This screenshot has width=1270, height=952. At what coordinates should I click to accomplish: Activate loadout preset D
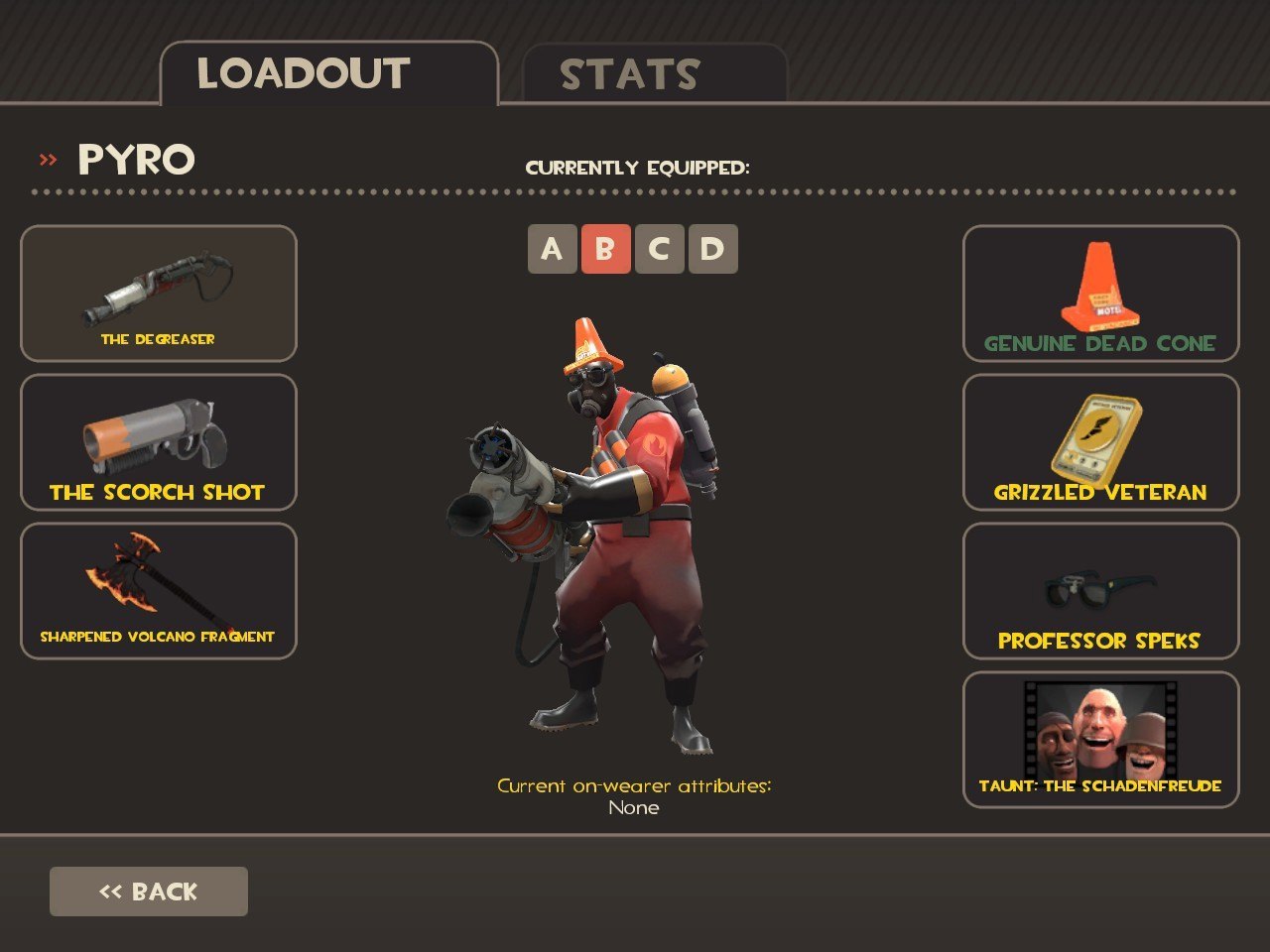(x=712, y=249)
